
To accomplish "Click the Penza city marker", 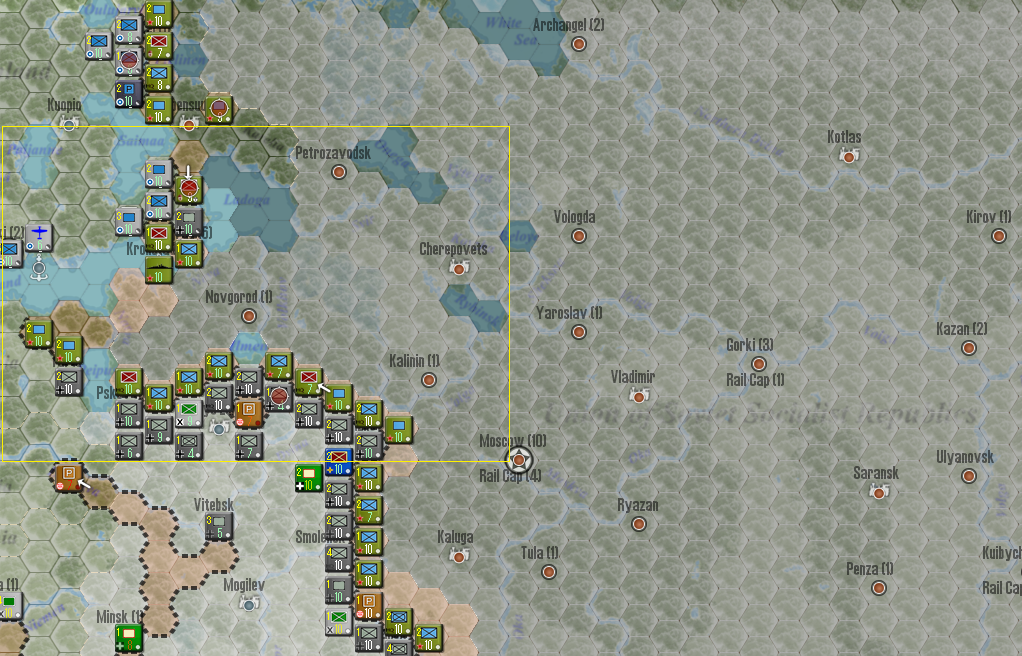I will [x=878, y=588].
